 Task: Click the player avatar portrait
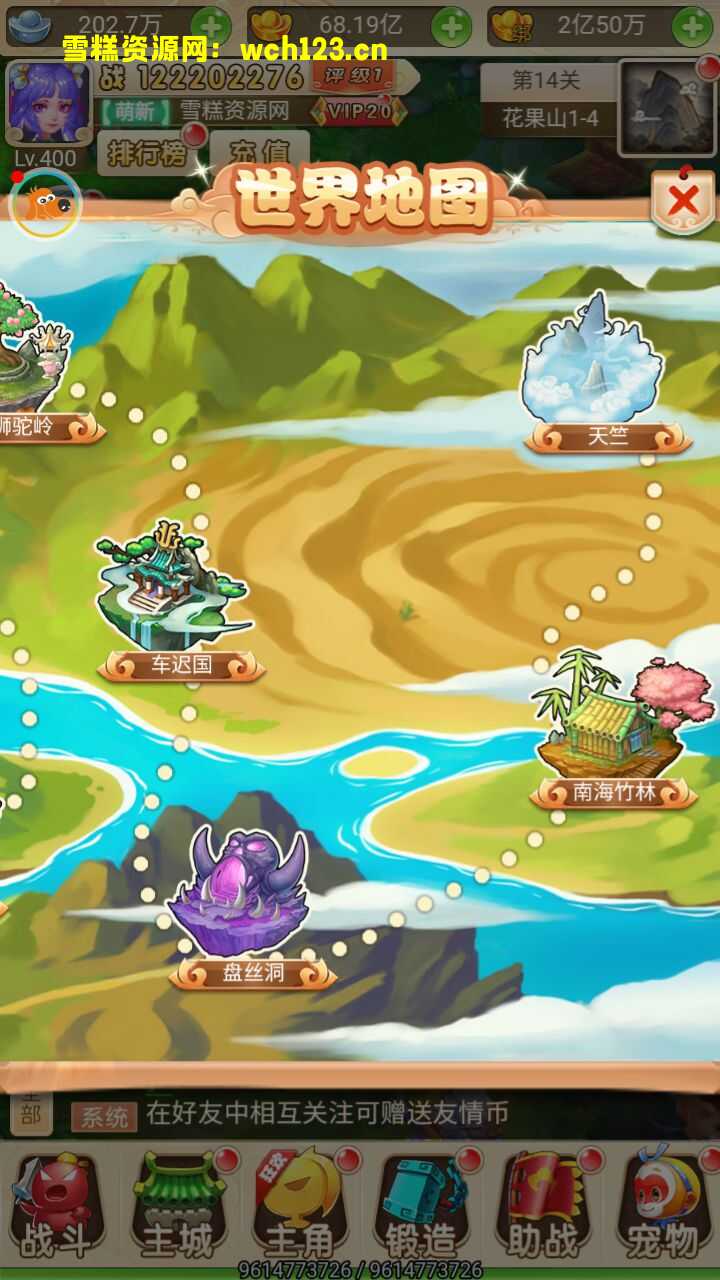[47, 103]
